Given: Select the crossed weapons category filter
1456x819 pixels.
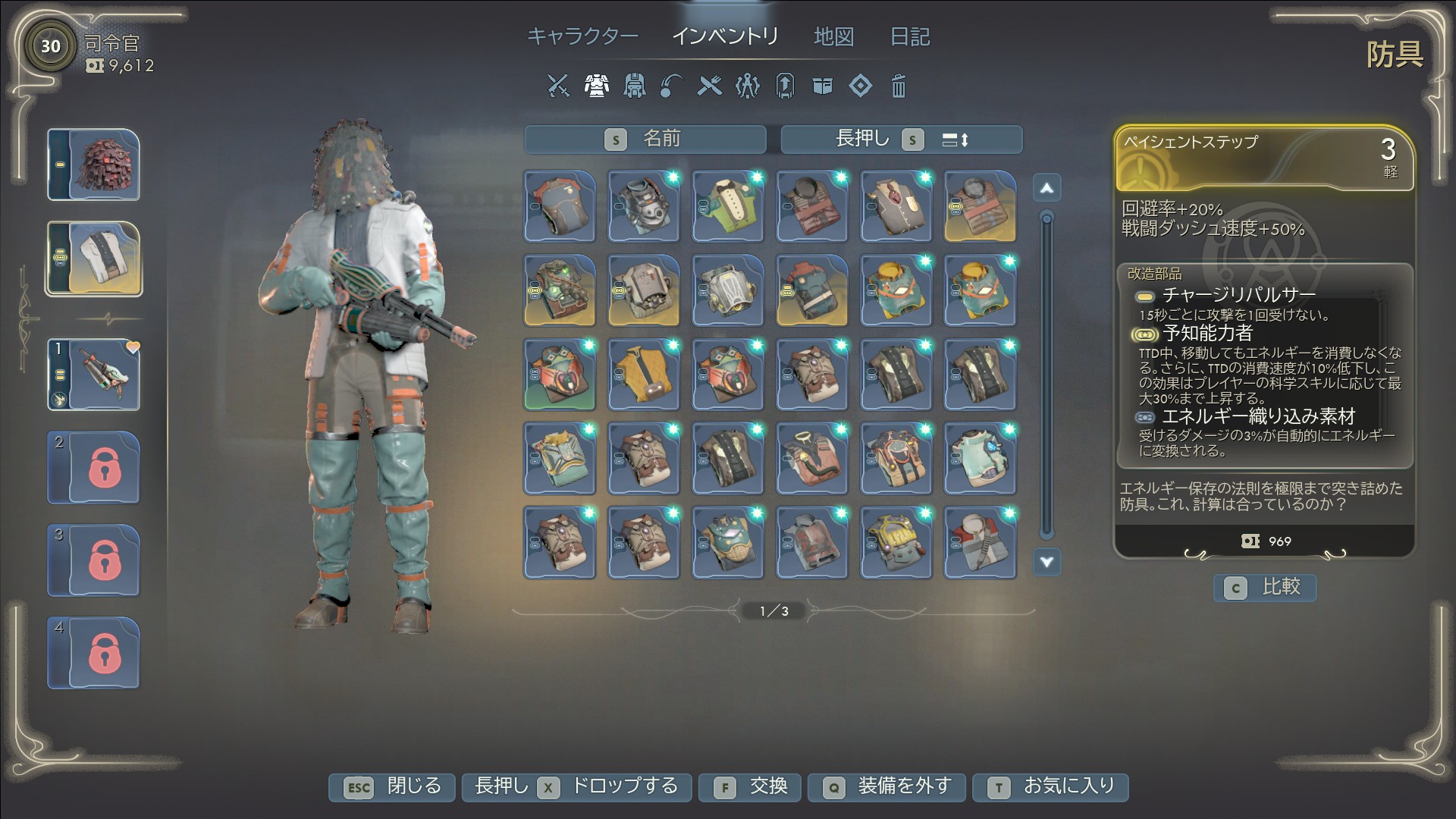Looking at the screenshot, I should 558,86.
